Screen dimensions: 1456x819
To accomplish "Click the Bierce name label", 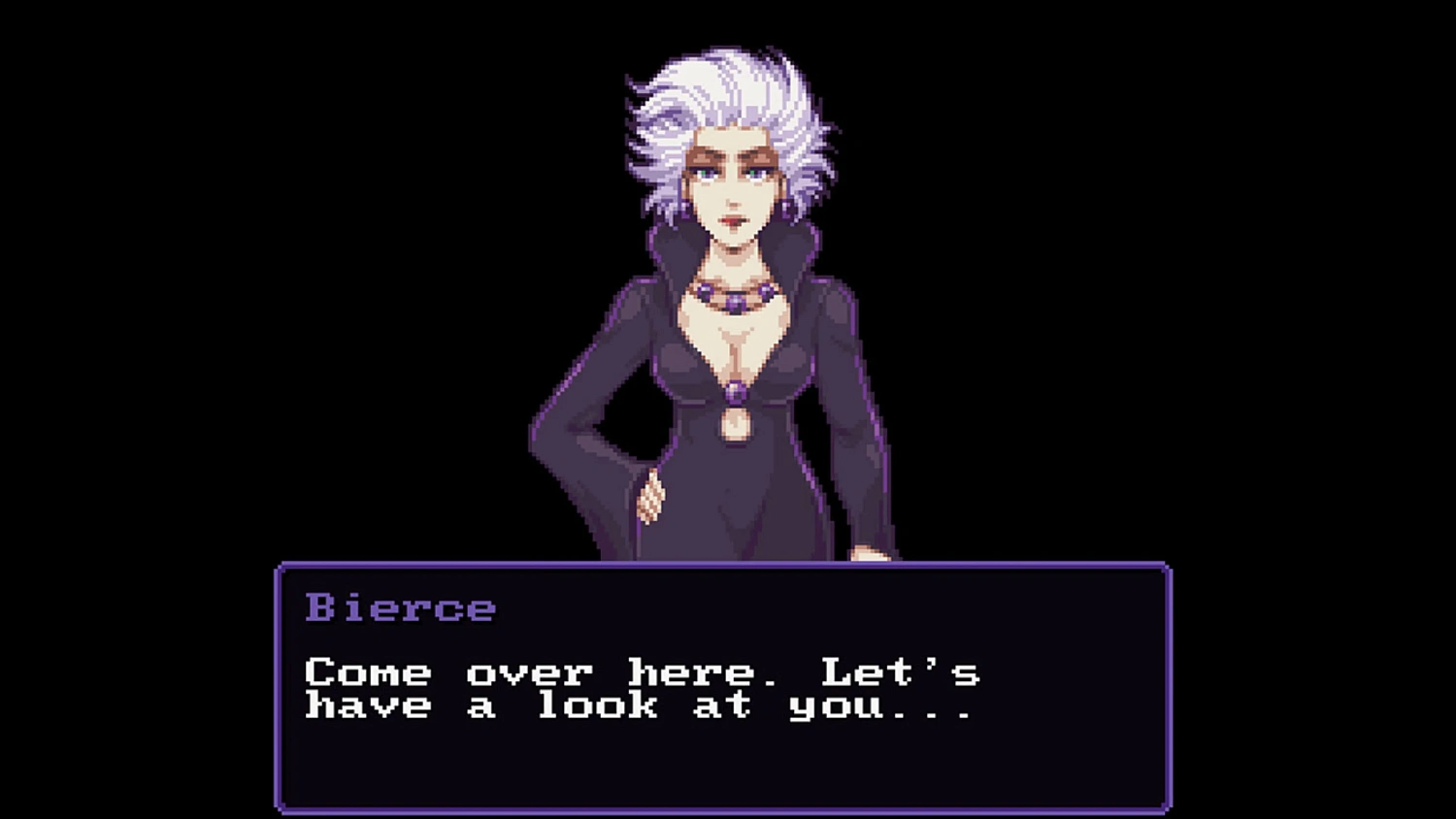I will (x=400, y=608).
